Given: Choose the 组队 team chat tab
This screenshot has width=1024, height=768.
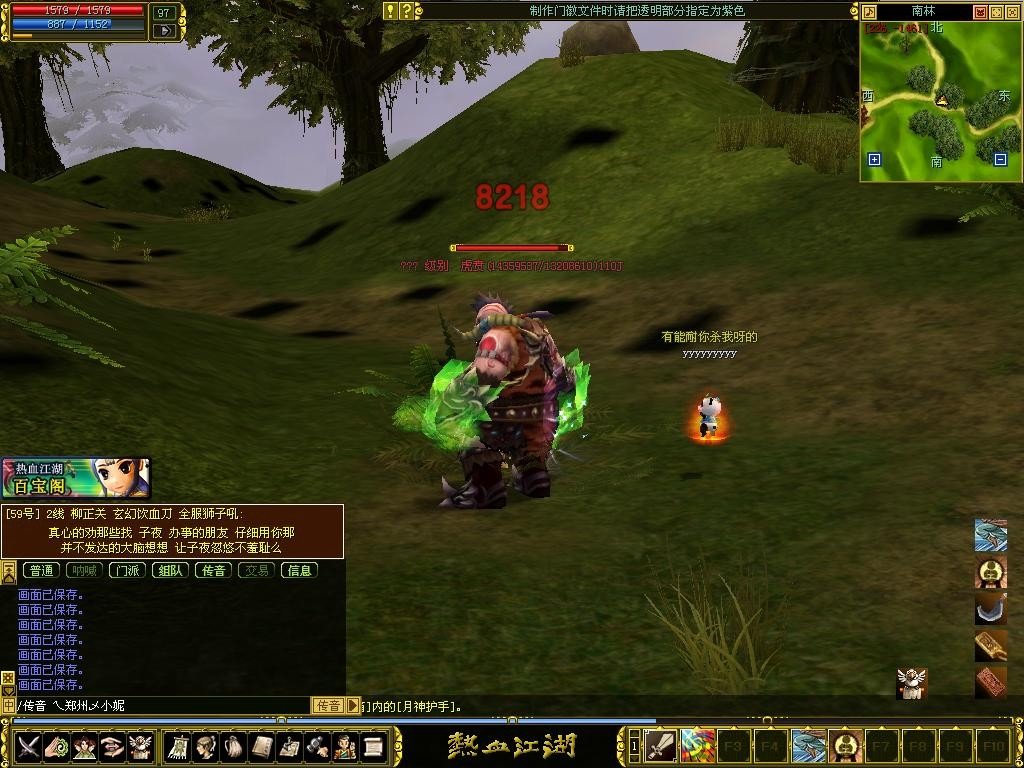Looking at the screenshot, I should coord(170,570).
